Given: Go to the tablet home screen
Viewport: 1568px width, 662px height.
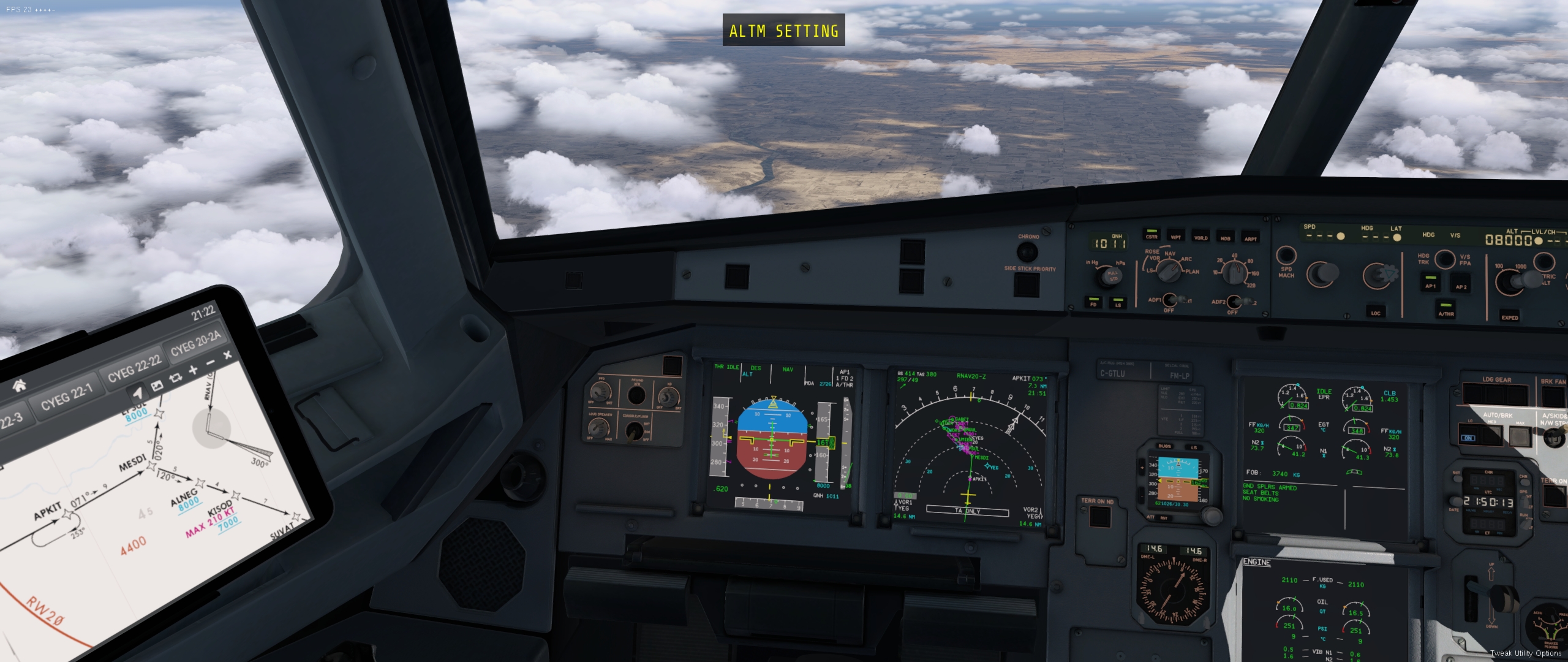Looking at the screenshot, I should coord(20,386).
